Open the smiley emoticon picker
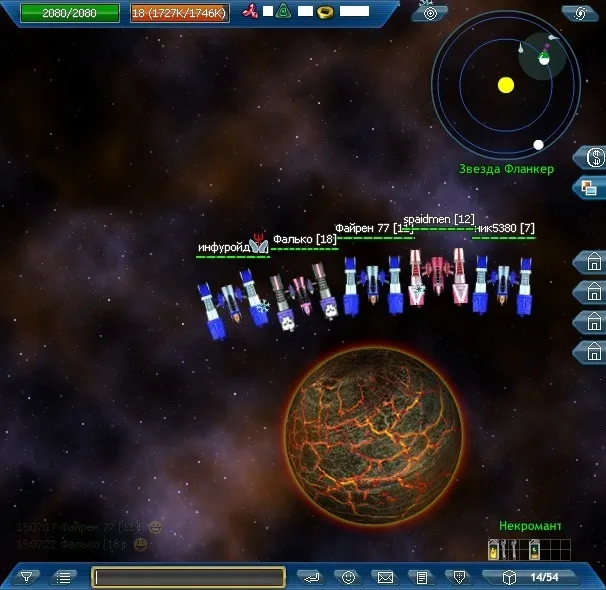The width and height of the screenshot is (606, 590). (348, 577)
